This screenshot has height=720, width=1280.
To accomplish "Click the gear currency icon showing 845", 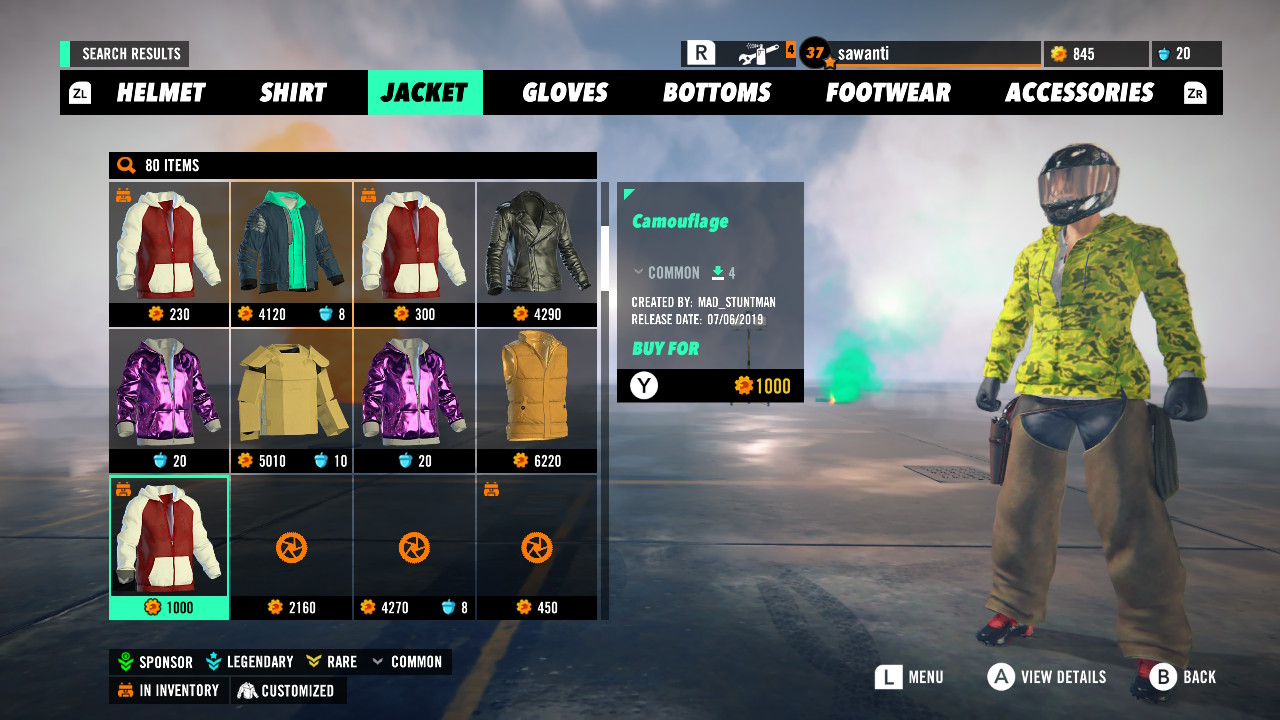I will [1057, 54].
